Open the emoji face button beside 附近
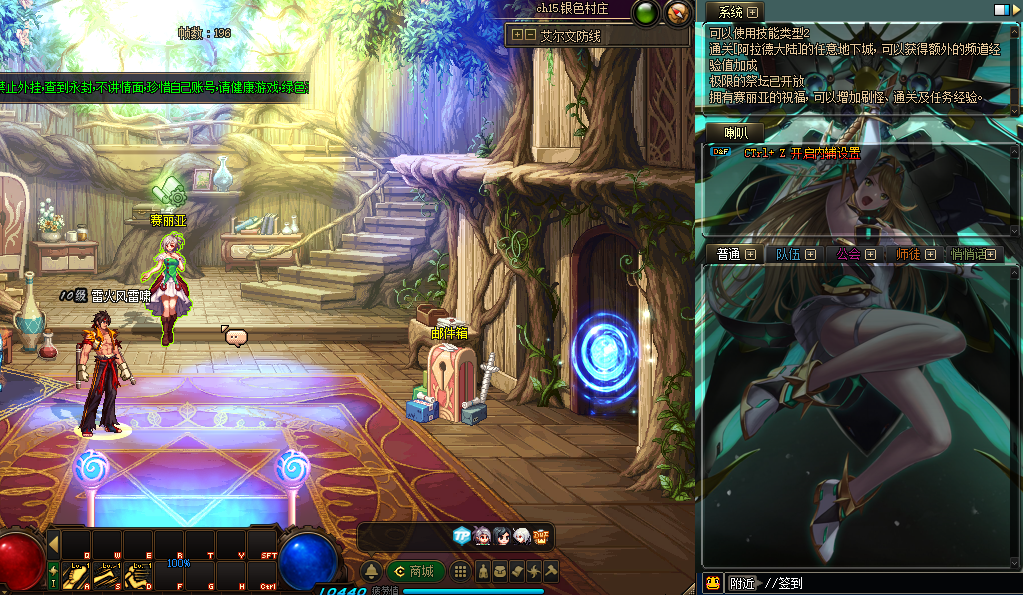Image resolution: width=1023 pixels, height=595 pixels. [x=712, y=583]
